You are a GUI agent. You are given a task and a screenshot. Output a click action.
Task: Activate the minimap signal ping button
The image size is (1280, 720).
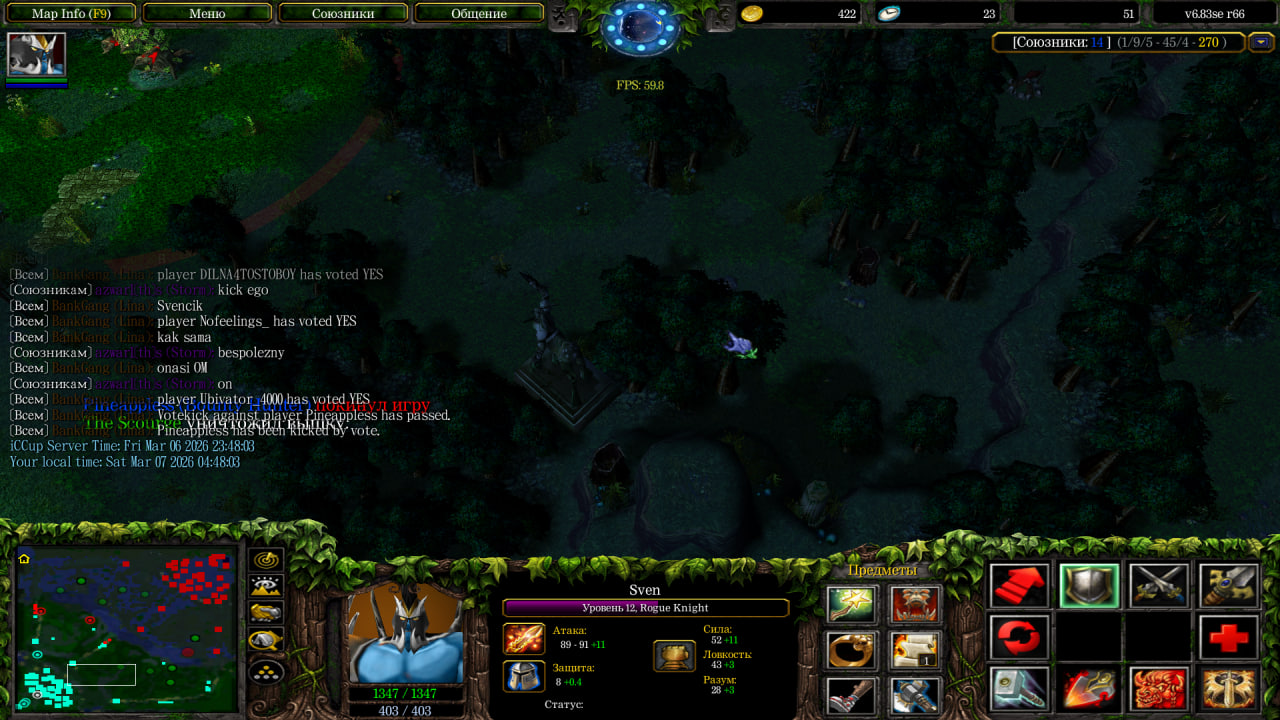(267, 561)
